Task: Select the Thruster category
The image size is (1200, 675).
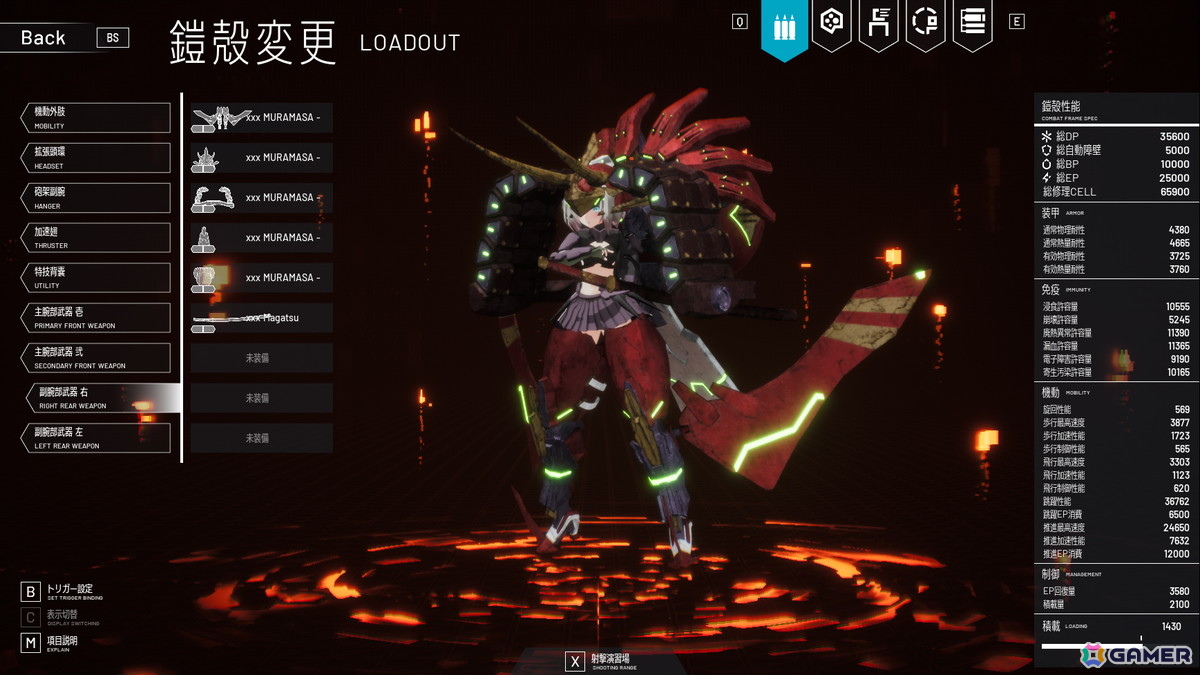Action: tap(96, 238)
